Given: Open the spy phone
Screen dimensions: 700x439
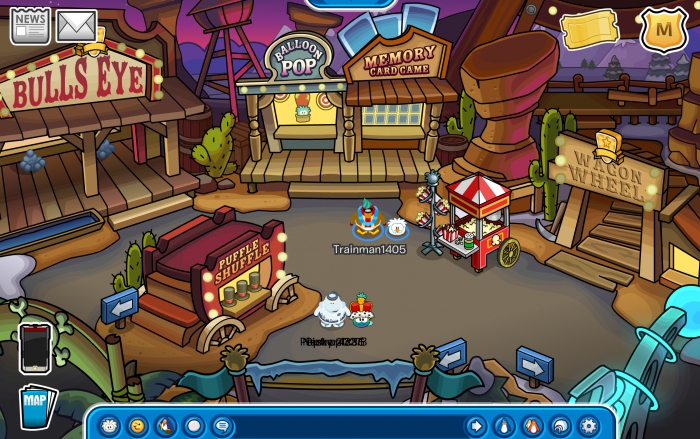Looking at the screenshot, I should (x=35, y=348).
